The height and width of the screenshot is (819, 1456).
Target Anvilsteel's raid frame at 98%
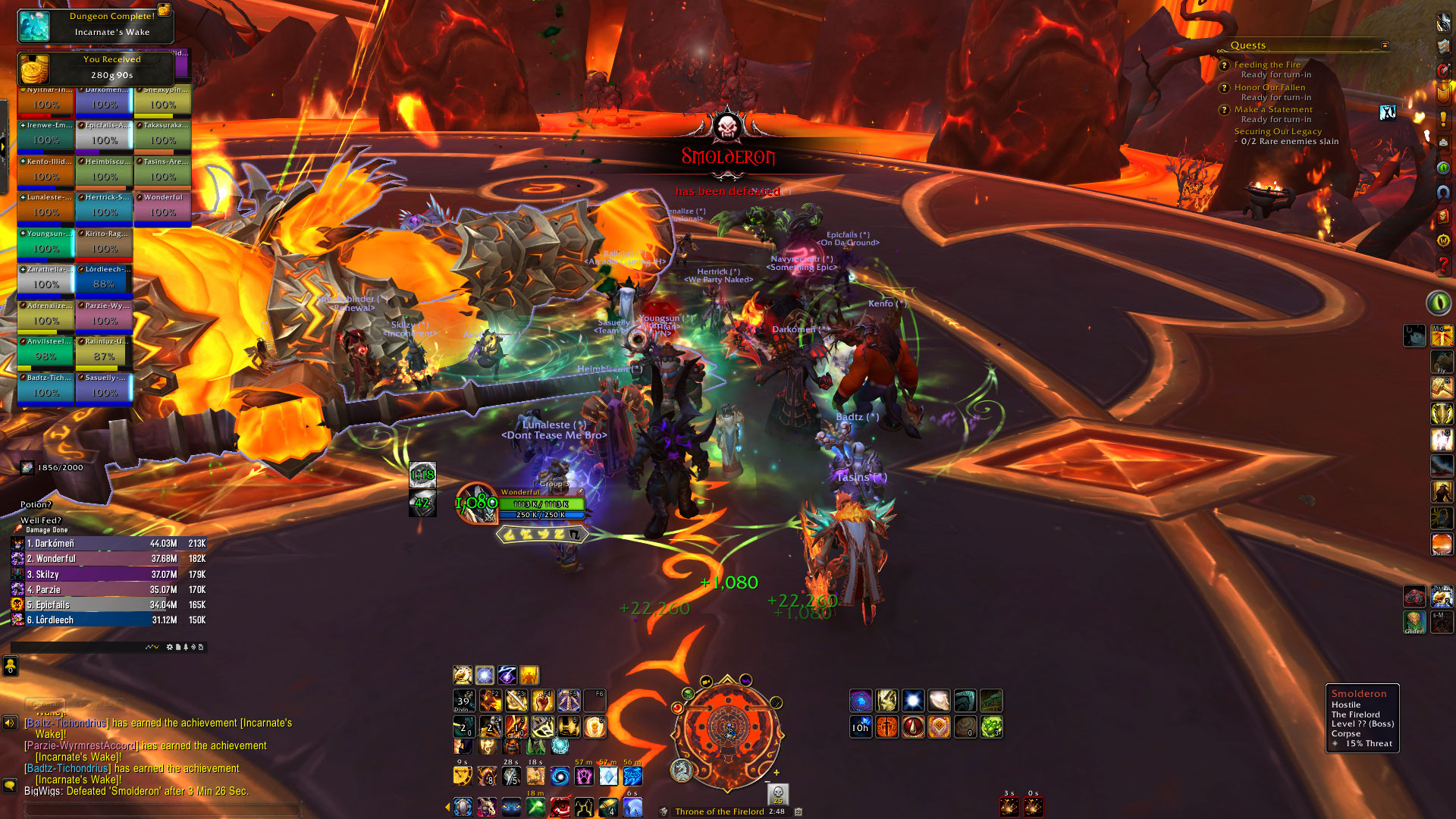coord(45,352)
